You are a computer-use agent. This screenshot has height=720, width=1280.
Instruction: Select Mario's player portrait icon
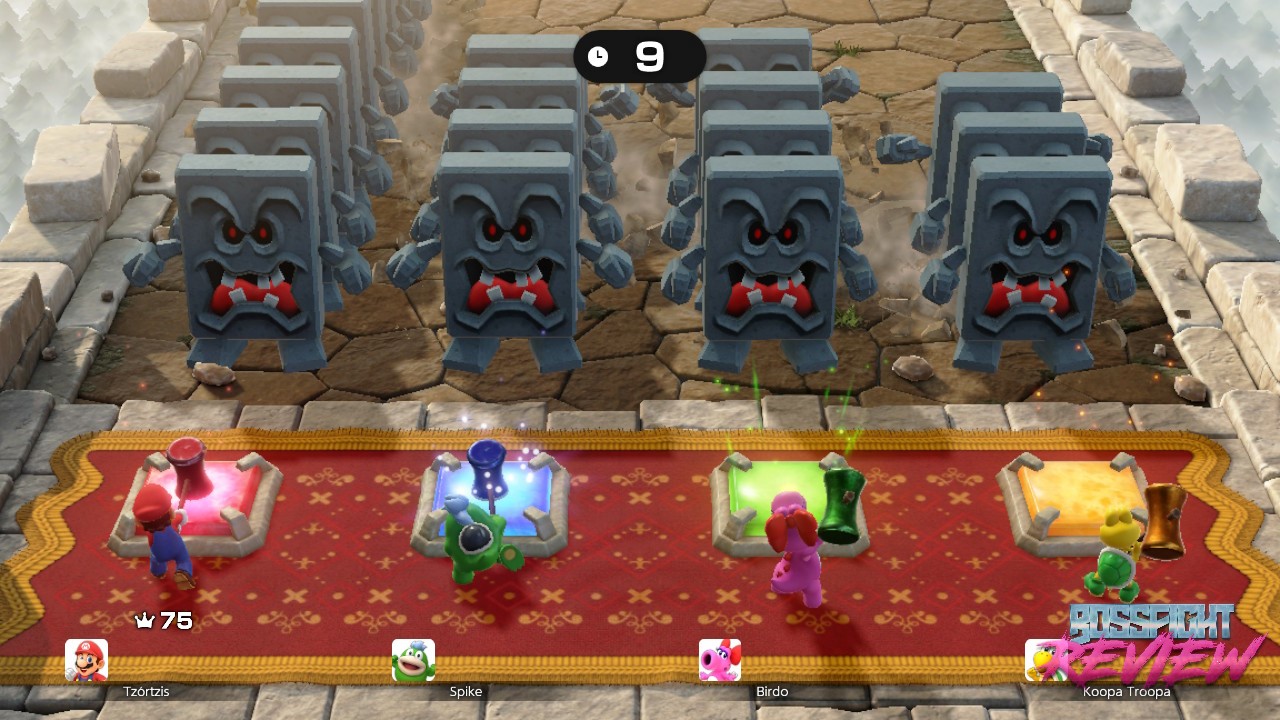pos(86,660)
